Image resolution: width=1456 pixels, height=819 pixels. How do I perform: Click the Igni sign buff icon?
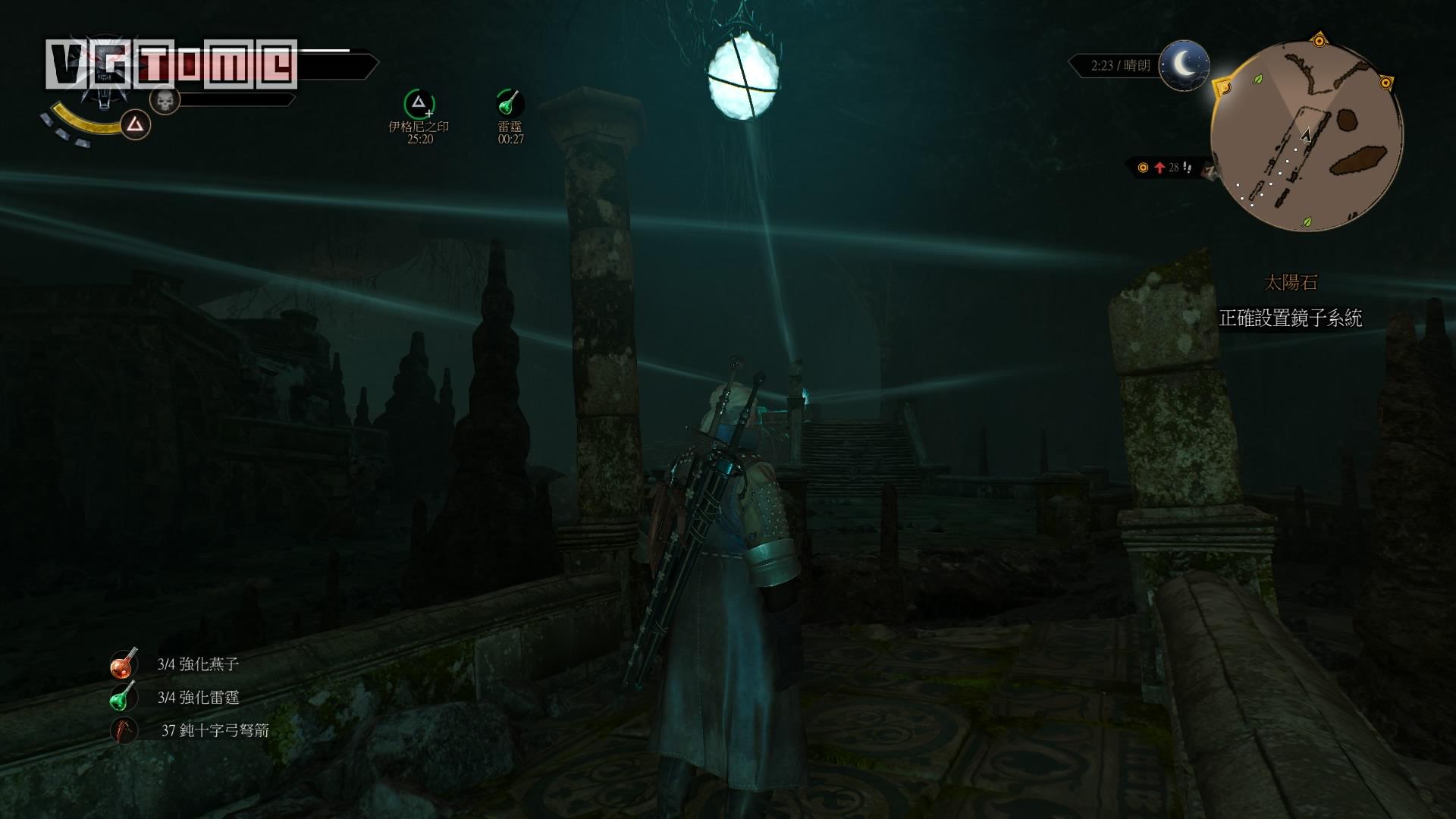pyautogui.click(x=419, y=104)
